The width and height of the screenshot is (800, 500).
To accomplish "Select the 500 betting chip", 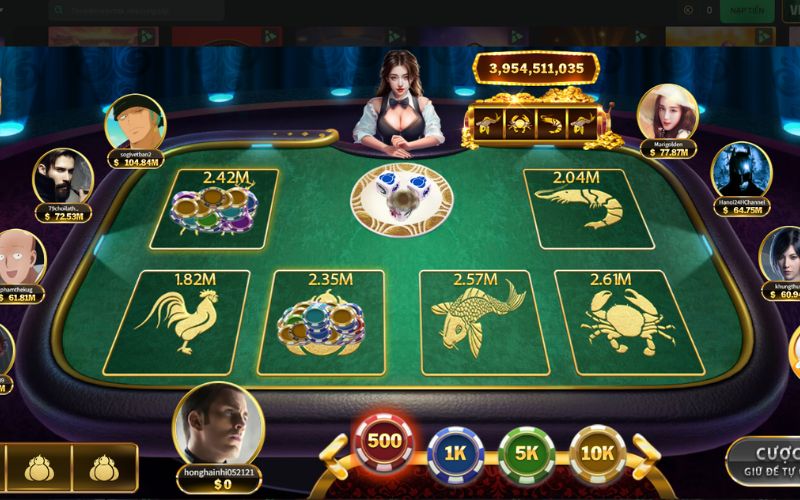I will click(385, 442).
